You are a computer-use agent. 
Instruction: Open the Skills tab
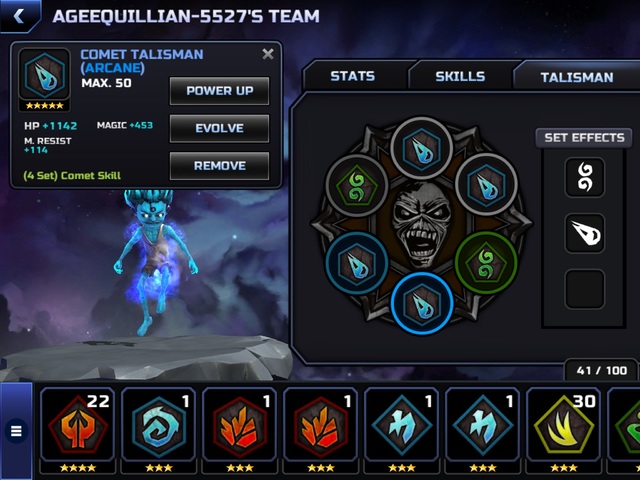(x=460, y=76)
